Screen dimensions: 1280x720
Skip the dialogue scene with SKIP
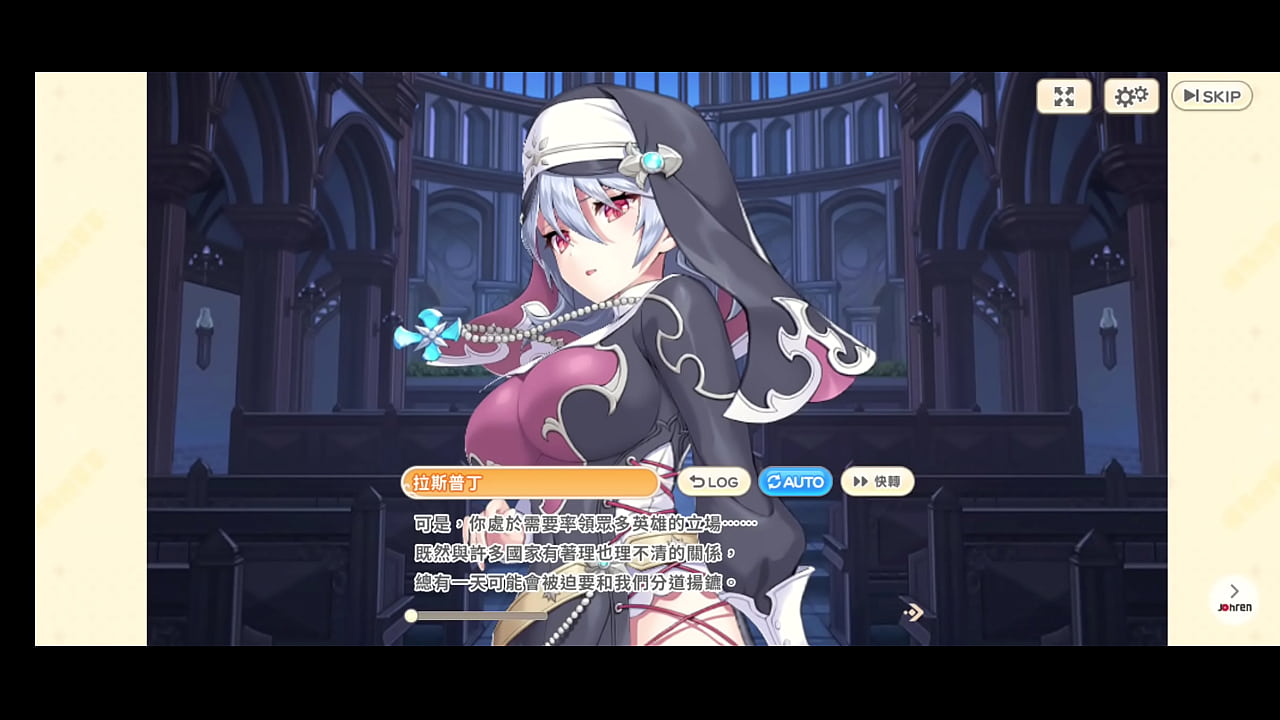pyautogui.click(x=1211, y=96)
